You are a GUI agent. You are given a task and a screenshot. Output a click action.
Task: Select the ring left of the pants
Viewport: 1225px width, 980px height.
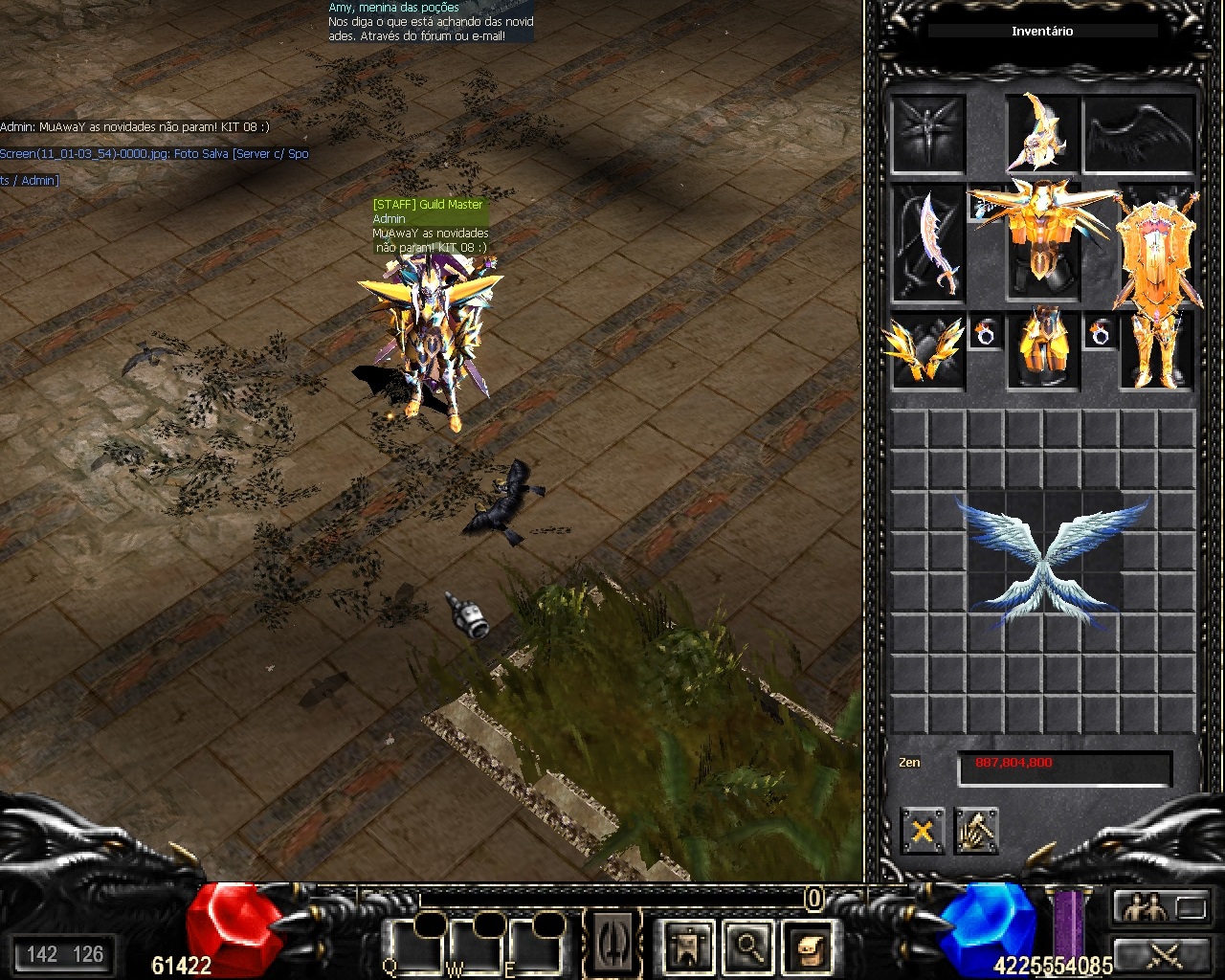(984, 333)
